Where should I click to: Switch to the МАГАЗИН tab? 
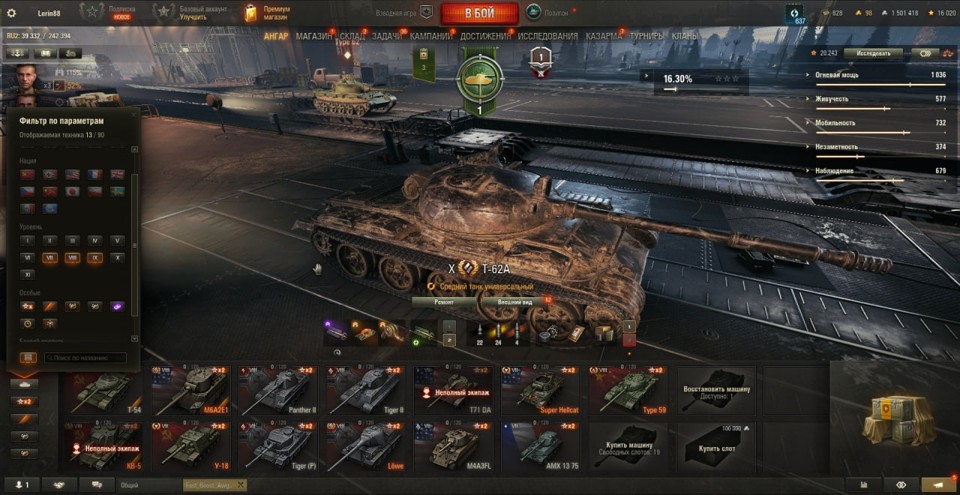(x=315, y=36)
